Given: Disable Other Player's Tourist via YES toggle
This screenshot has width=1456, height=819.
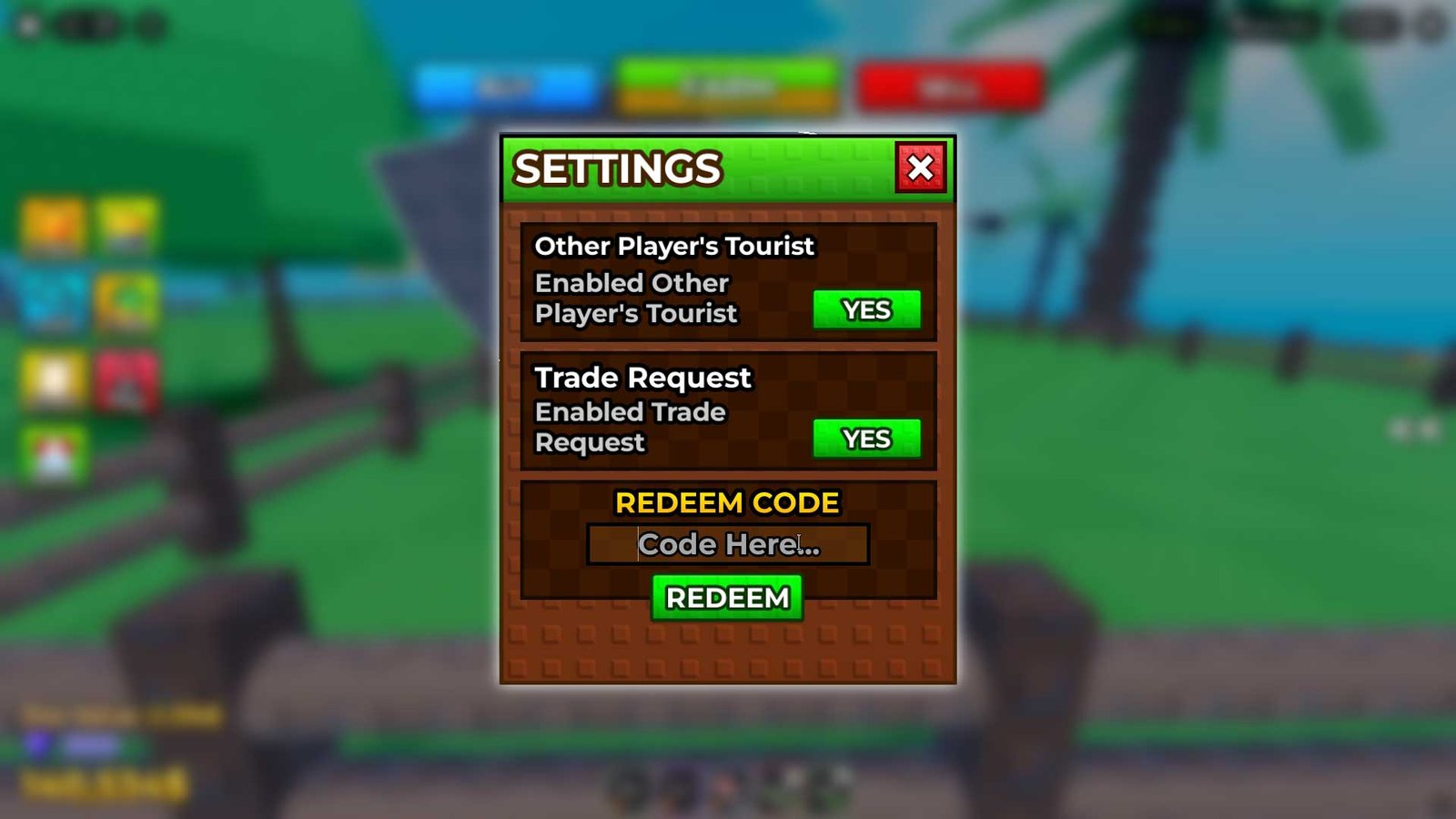Looking at the screenshot, I should (865, 310).
